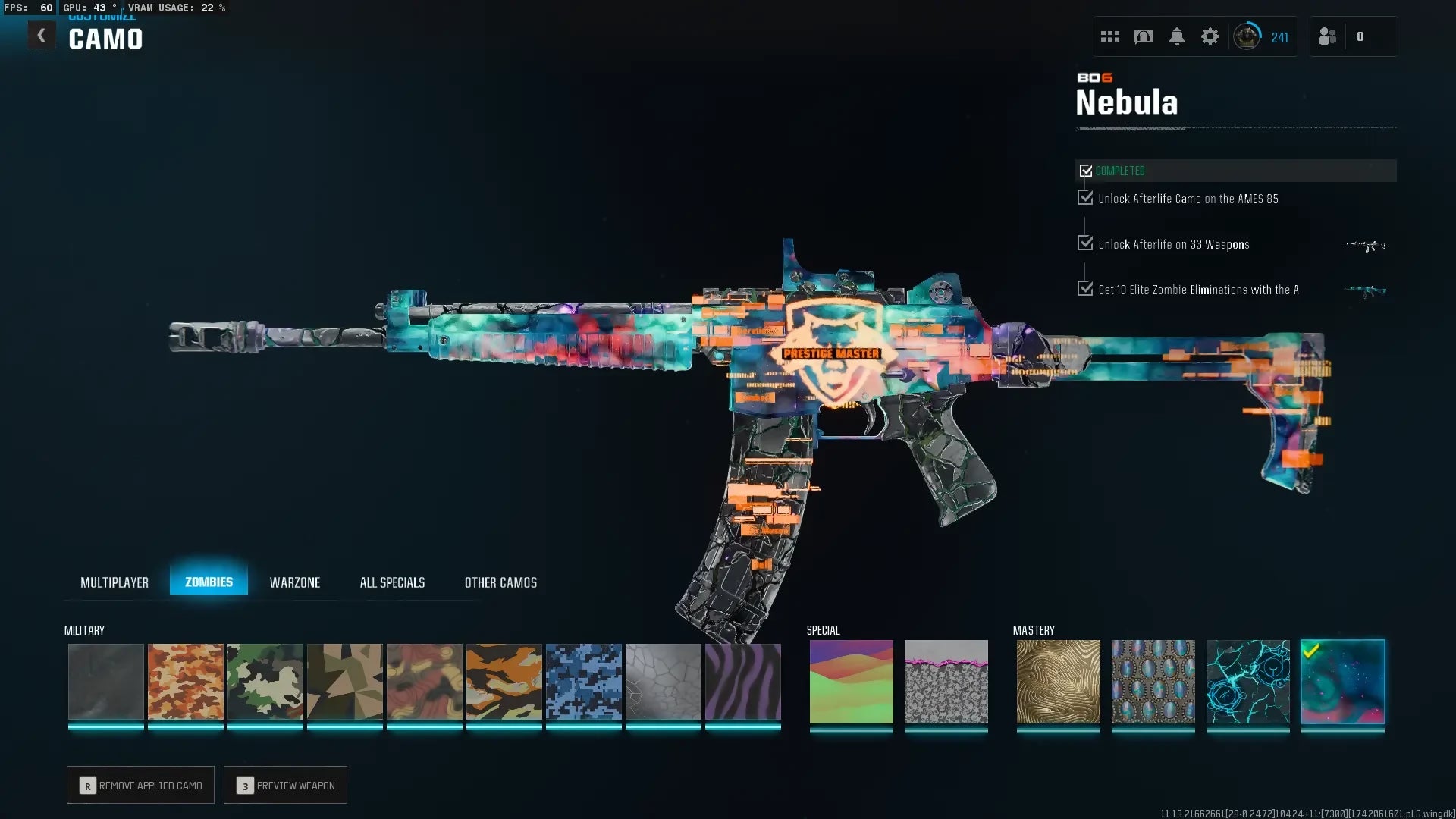
Task: Select the equipped Nebula camo swatch
Action: click(x=1342, y=681)
